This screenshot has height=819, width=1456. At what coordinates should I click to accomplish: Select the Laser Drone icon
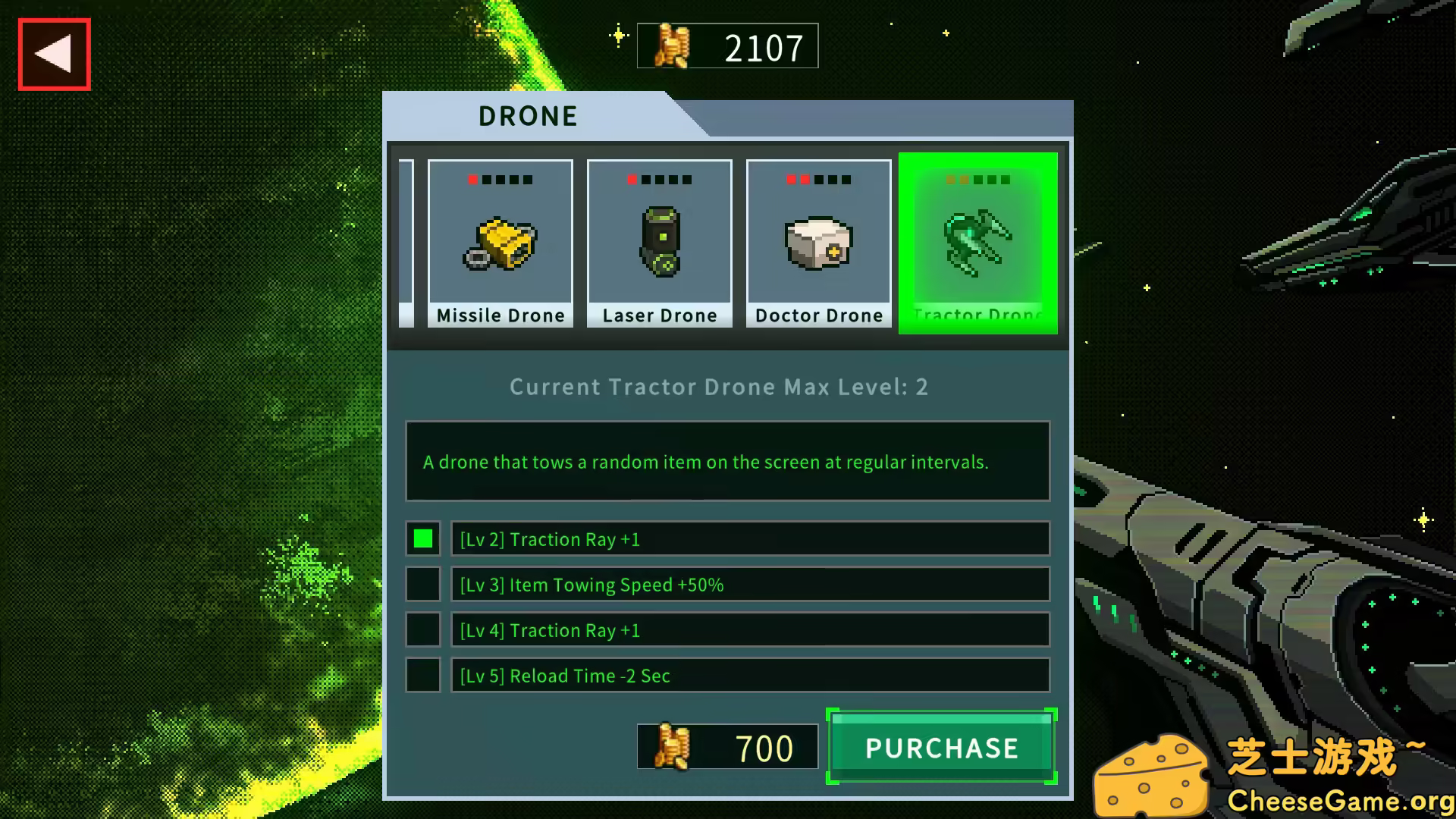(x=659, y=243)
